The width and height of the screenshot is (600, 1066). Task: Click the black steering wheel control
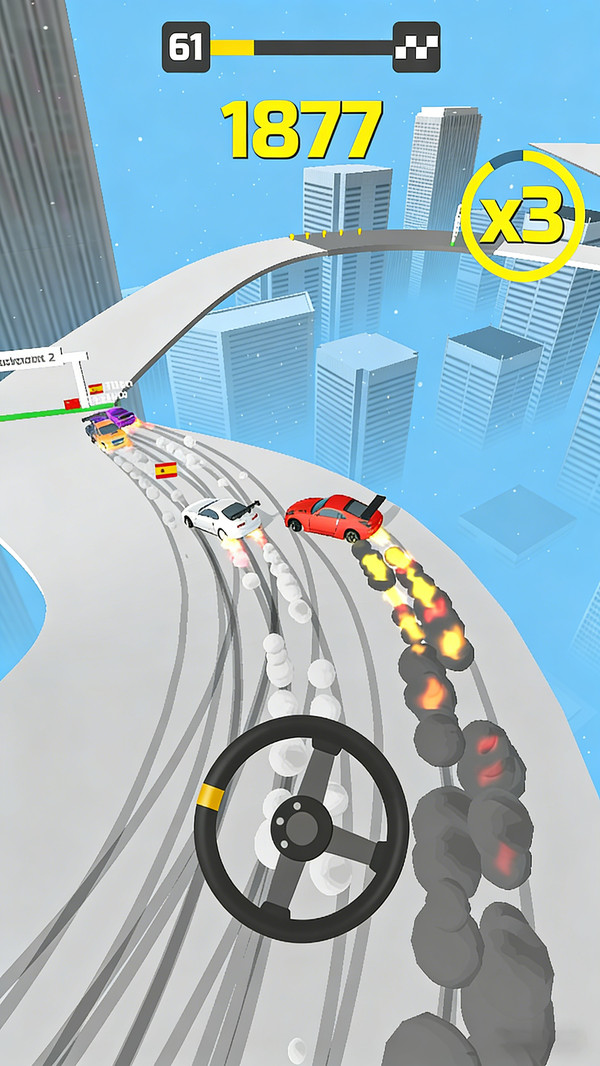pos(301,822)
